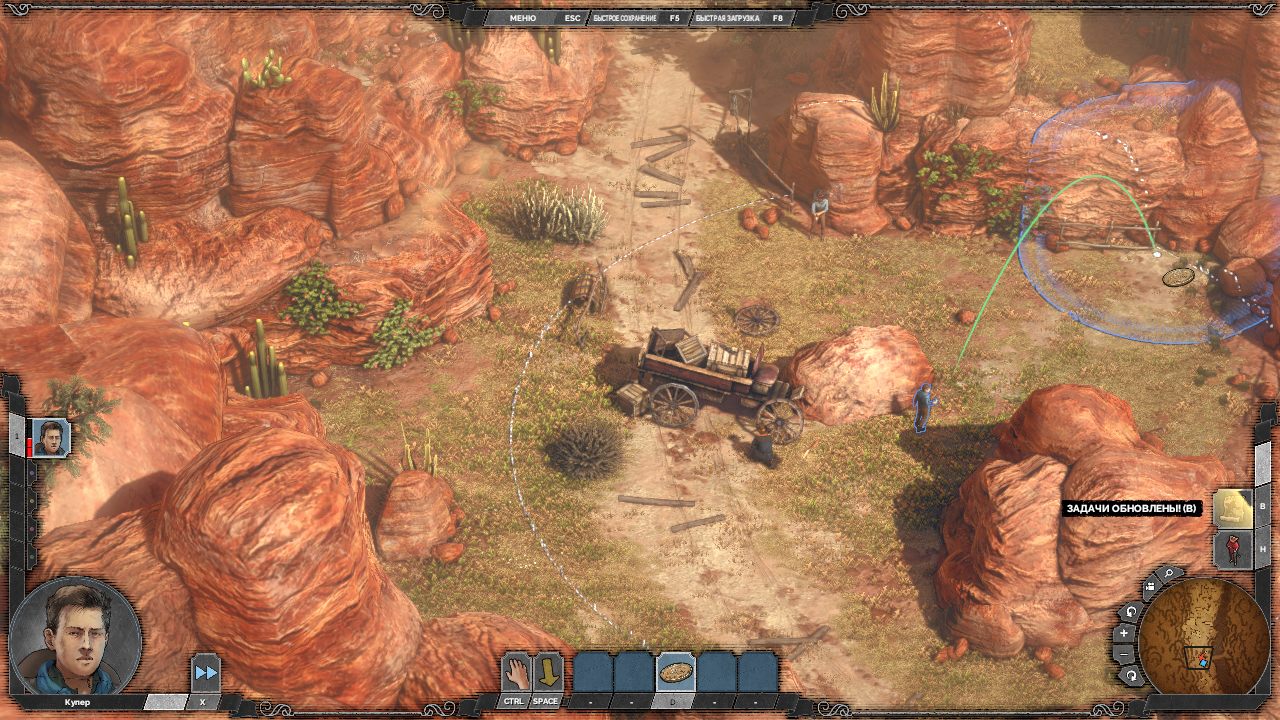Activate the fast-forward double arrow button

coord(205,673)
